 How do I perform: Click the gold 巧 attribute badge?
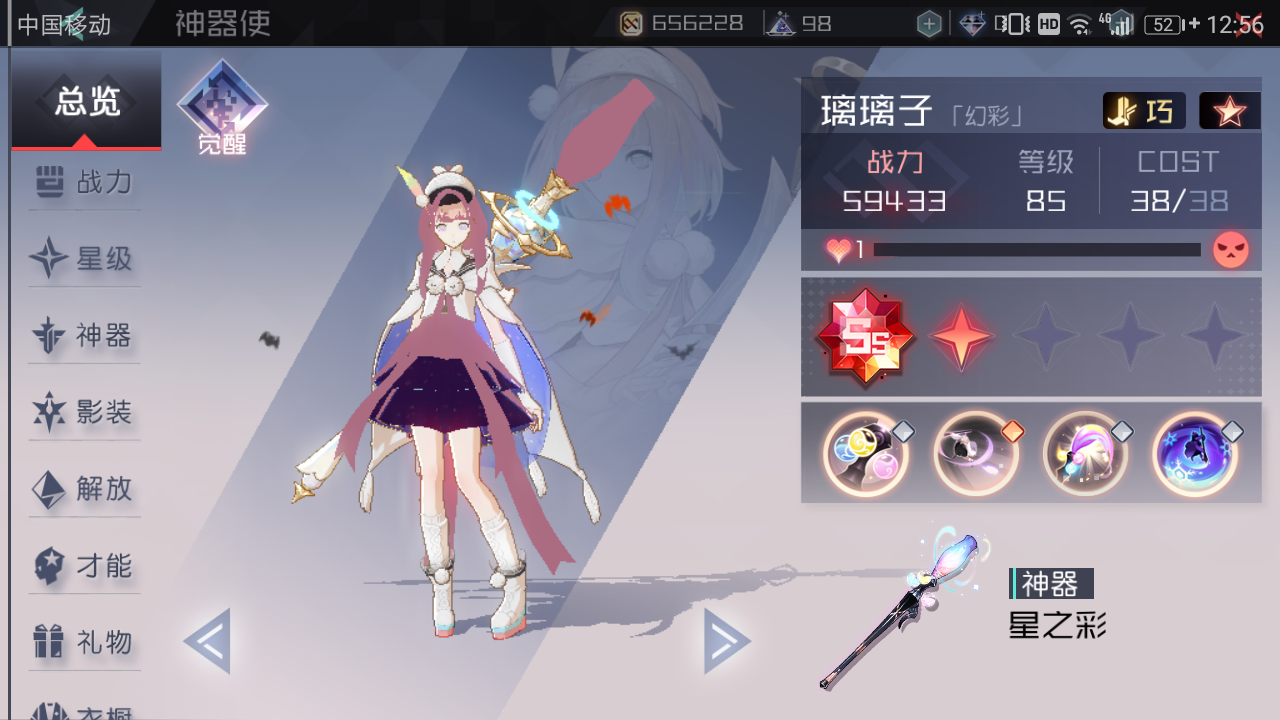pos(1143,110)
